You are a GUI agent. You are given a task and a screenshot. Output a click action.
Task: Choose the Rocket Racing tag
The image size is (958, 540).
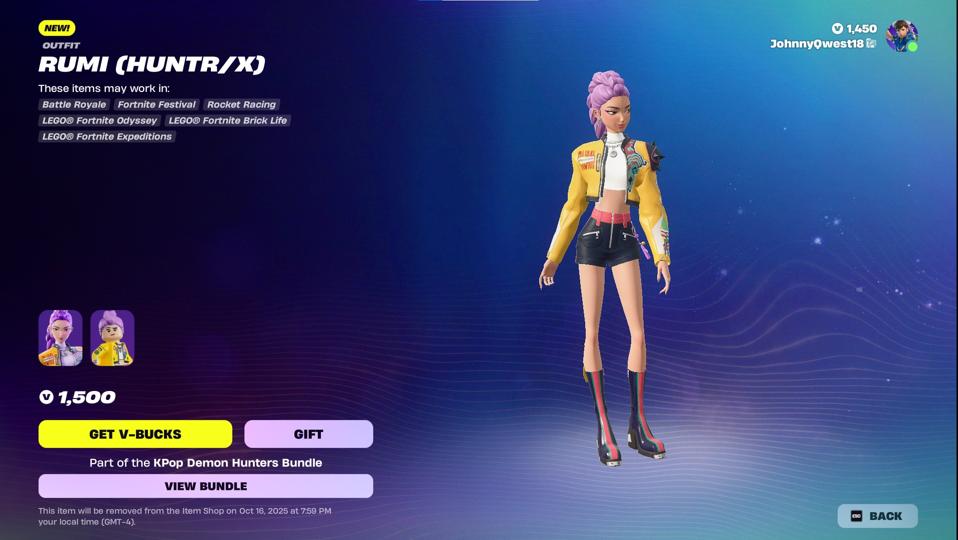pos(241,104)
